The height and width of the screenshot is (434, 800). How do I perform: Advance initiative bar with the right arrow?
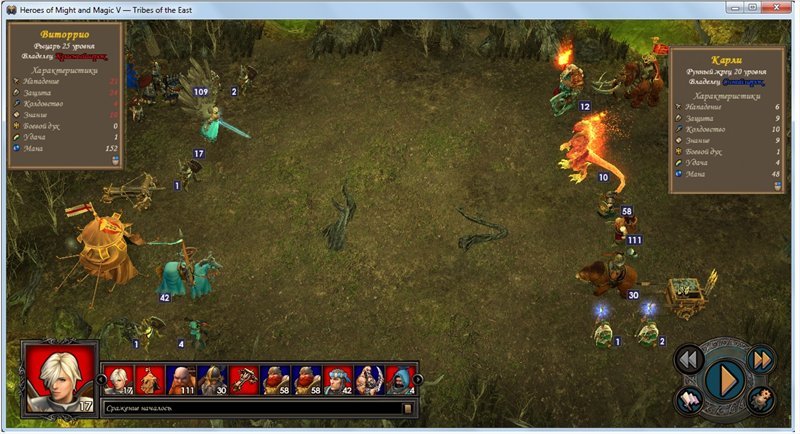(x=418, y=379)
